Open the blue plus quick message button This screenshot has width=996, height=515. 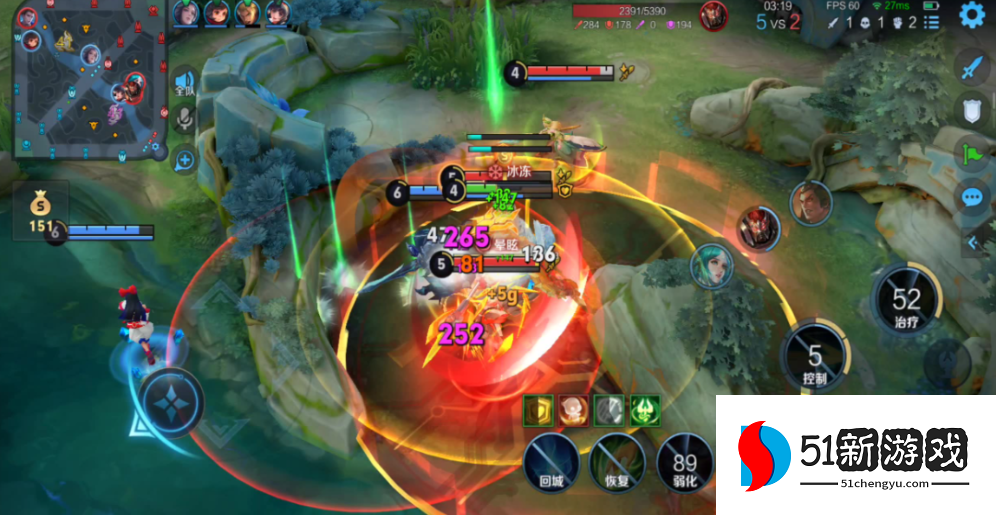coord(184,158)
